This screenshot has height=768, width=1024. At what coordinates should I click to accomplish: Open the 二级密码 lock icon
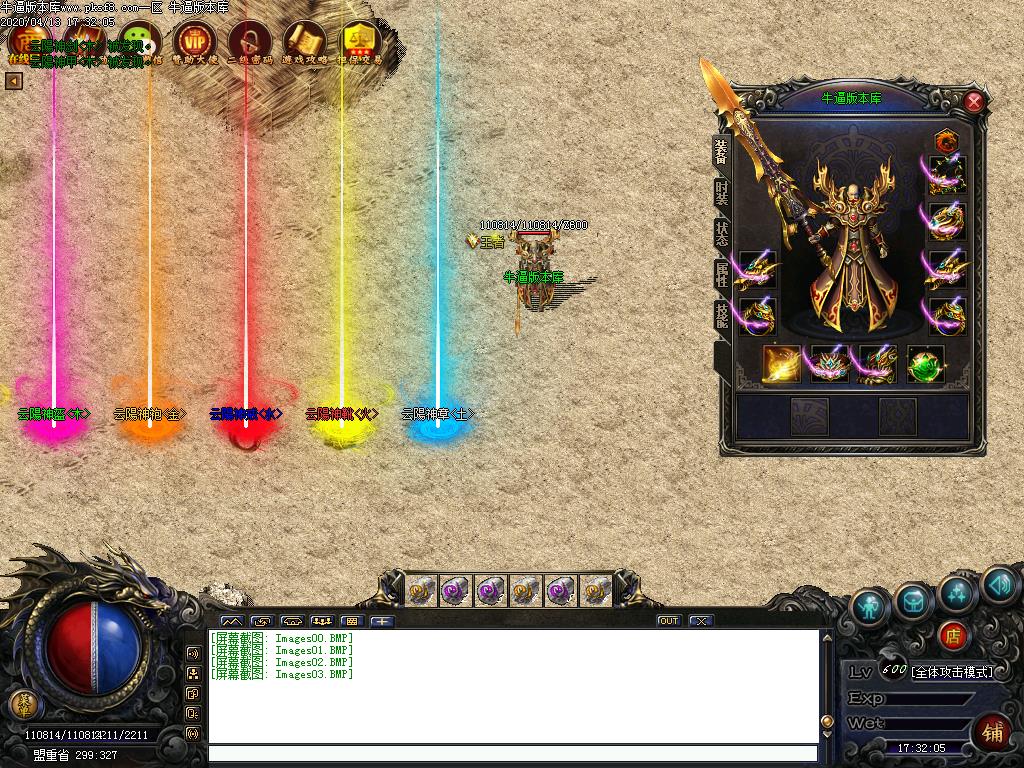tap(249, 43)
